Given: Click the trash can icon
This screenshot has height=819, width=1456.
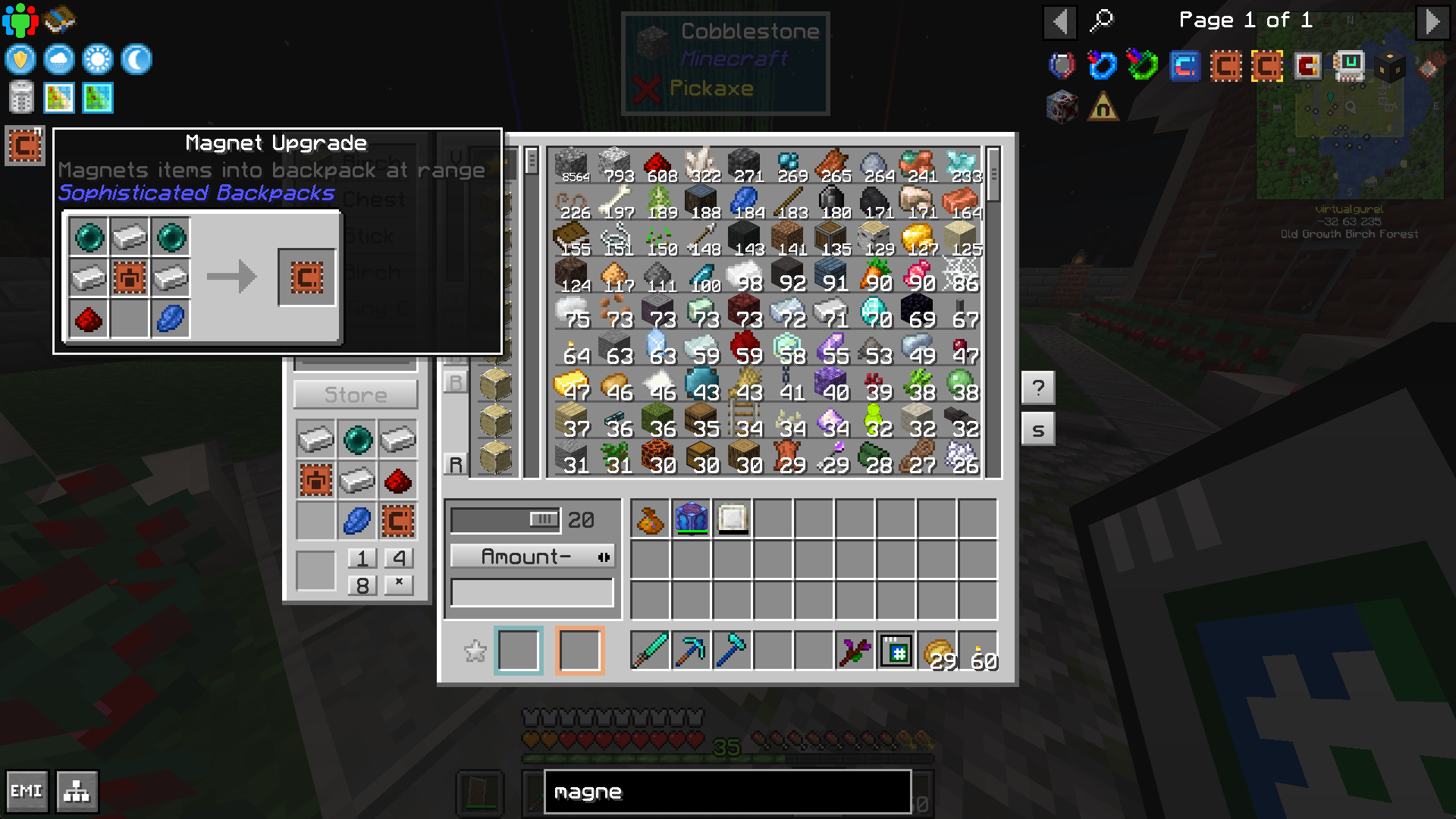Looking at the screenshot, I should click(21, 97).
